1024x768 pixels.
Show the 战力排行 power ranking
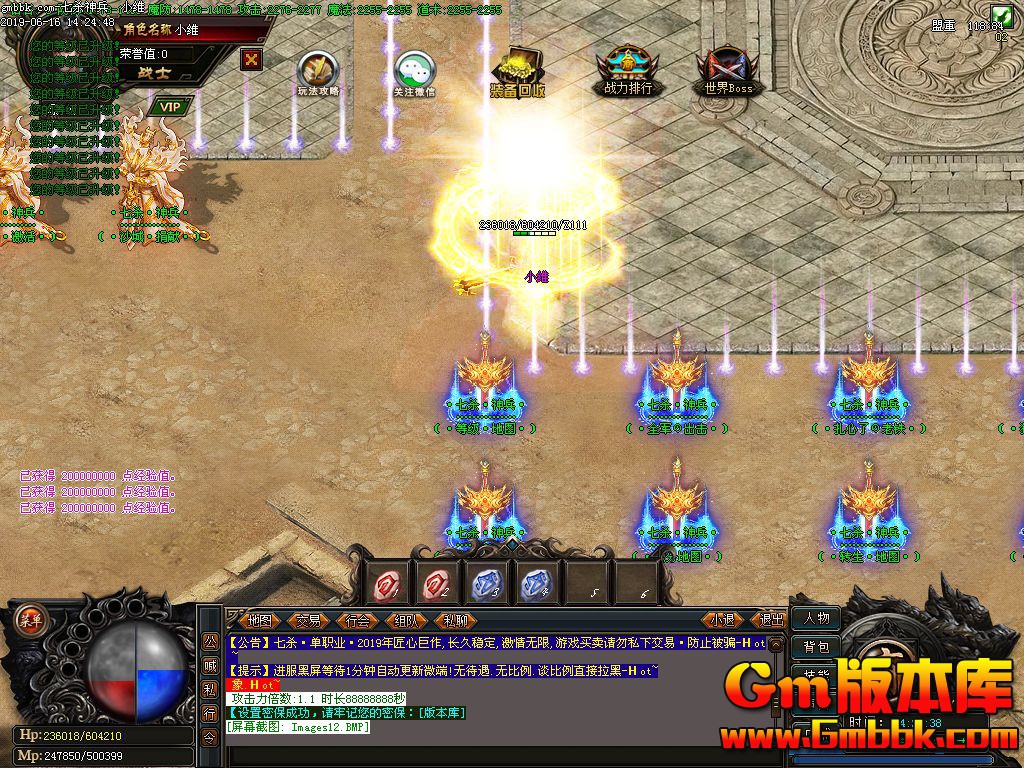[628, 70]
